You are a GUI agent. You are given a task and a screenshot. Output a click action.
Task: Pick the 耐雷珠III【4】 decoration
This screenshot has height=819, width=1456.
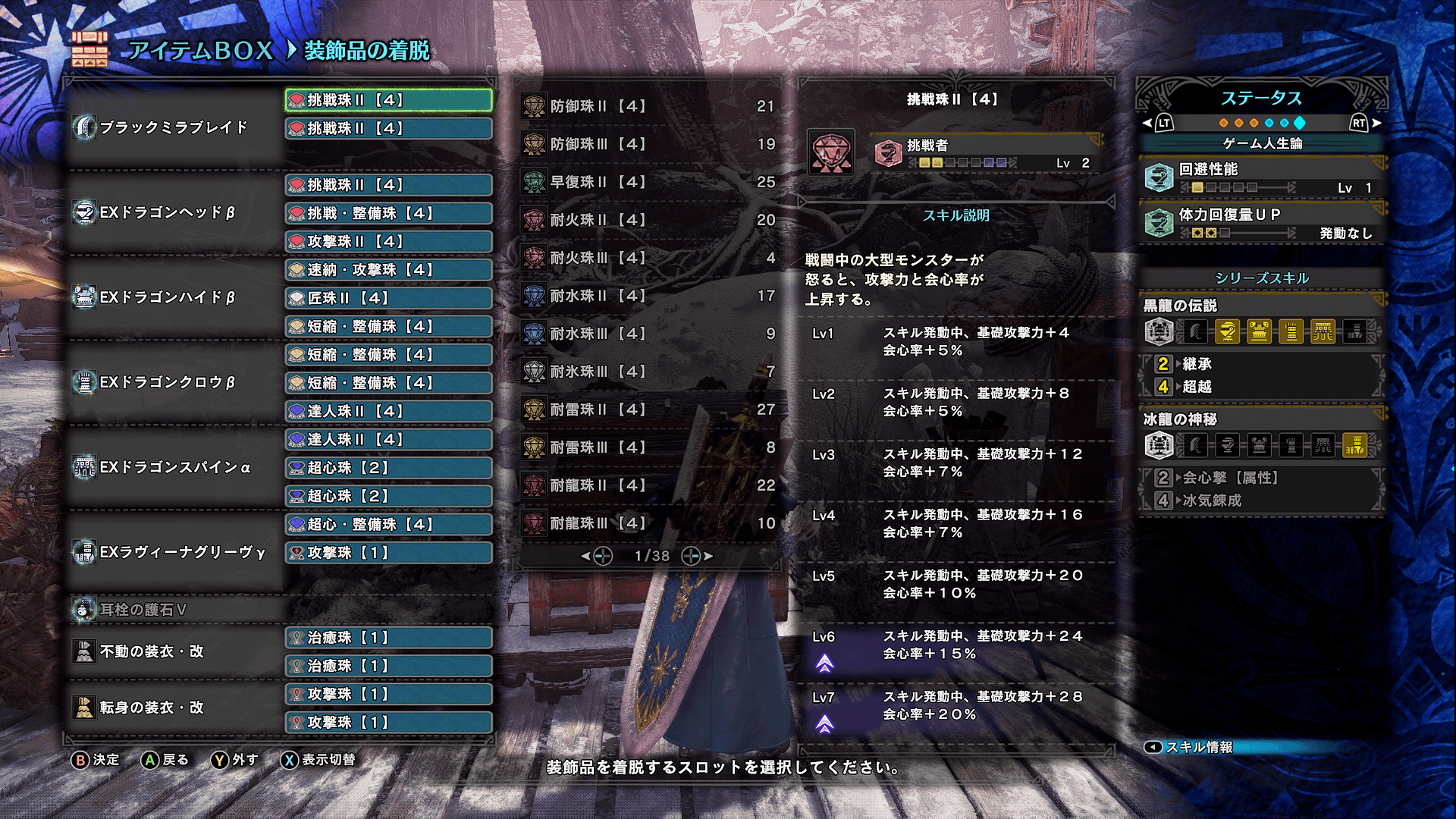click(x=648, y=447)
